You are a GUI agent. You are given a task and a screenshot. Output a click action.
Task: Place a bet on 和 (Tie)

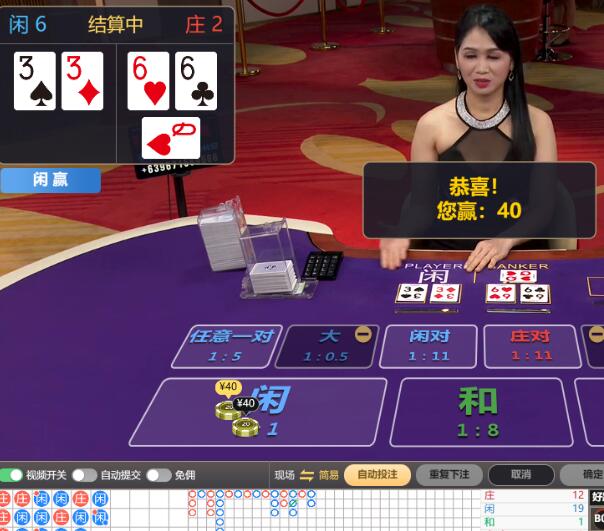pyautogui.click(x=477, y=411)
